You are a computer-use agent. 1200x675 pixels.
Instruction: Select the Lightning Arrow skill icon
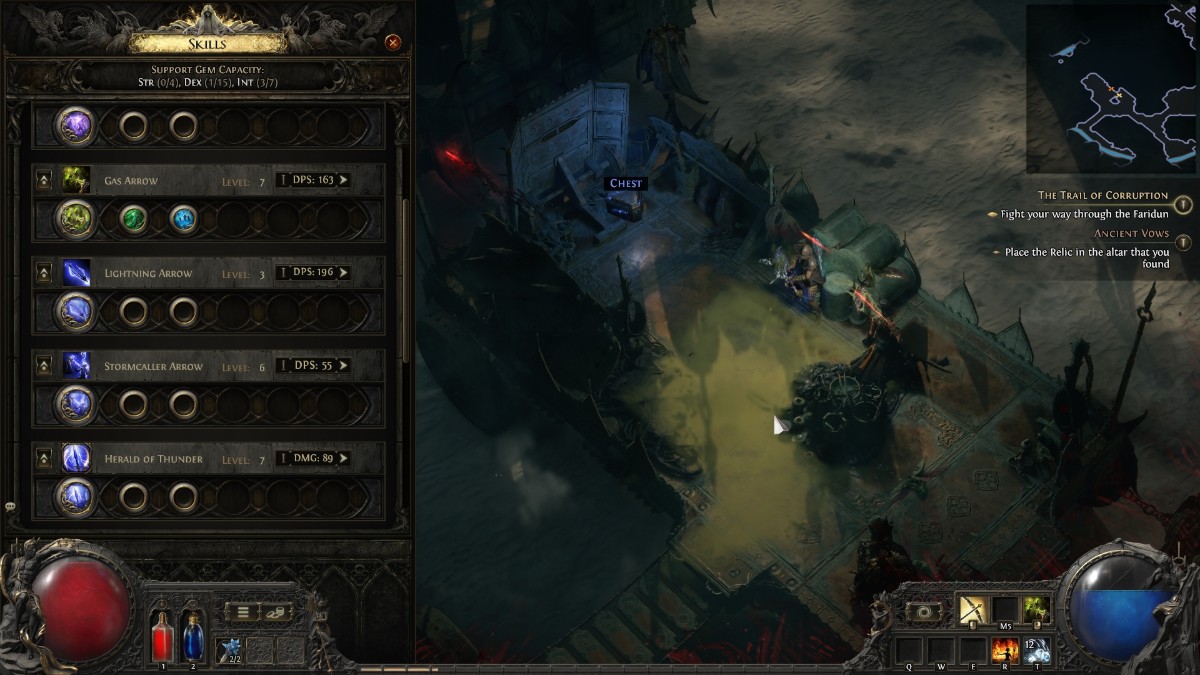[x=77, y=273]
